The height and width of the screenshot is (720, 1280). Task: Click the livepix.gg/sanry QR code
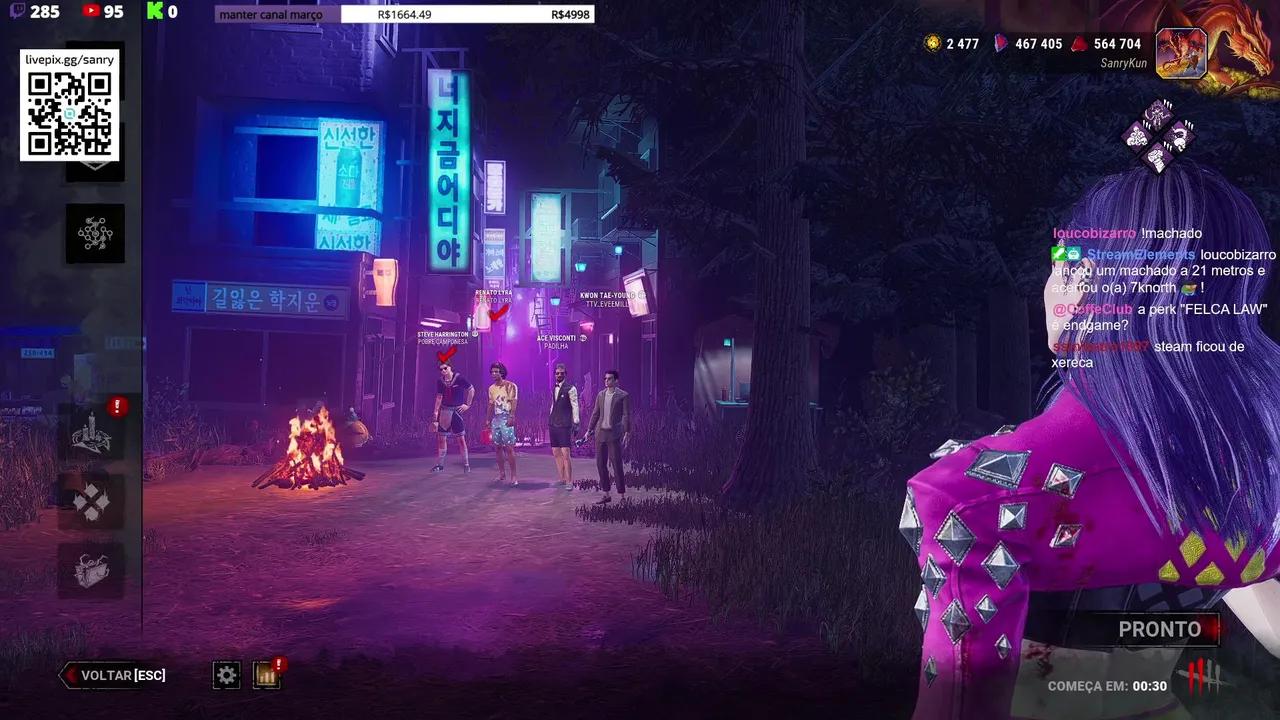tap(68, 112)
